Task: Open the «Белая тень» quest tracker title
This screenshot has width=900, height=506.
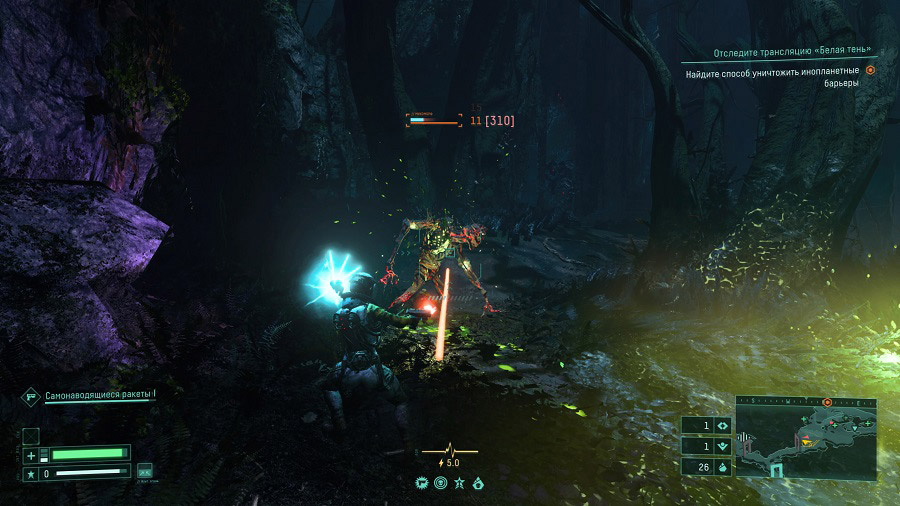Action: [x=793, y=51]
